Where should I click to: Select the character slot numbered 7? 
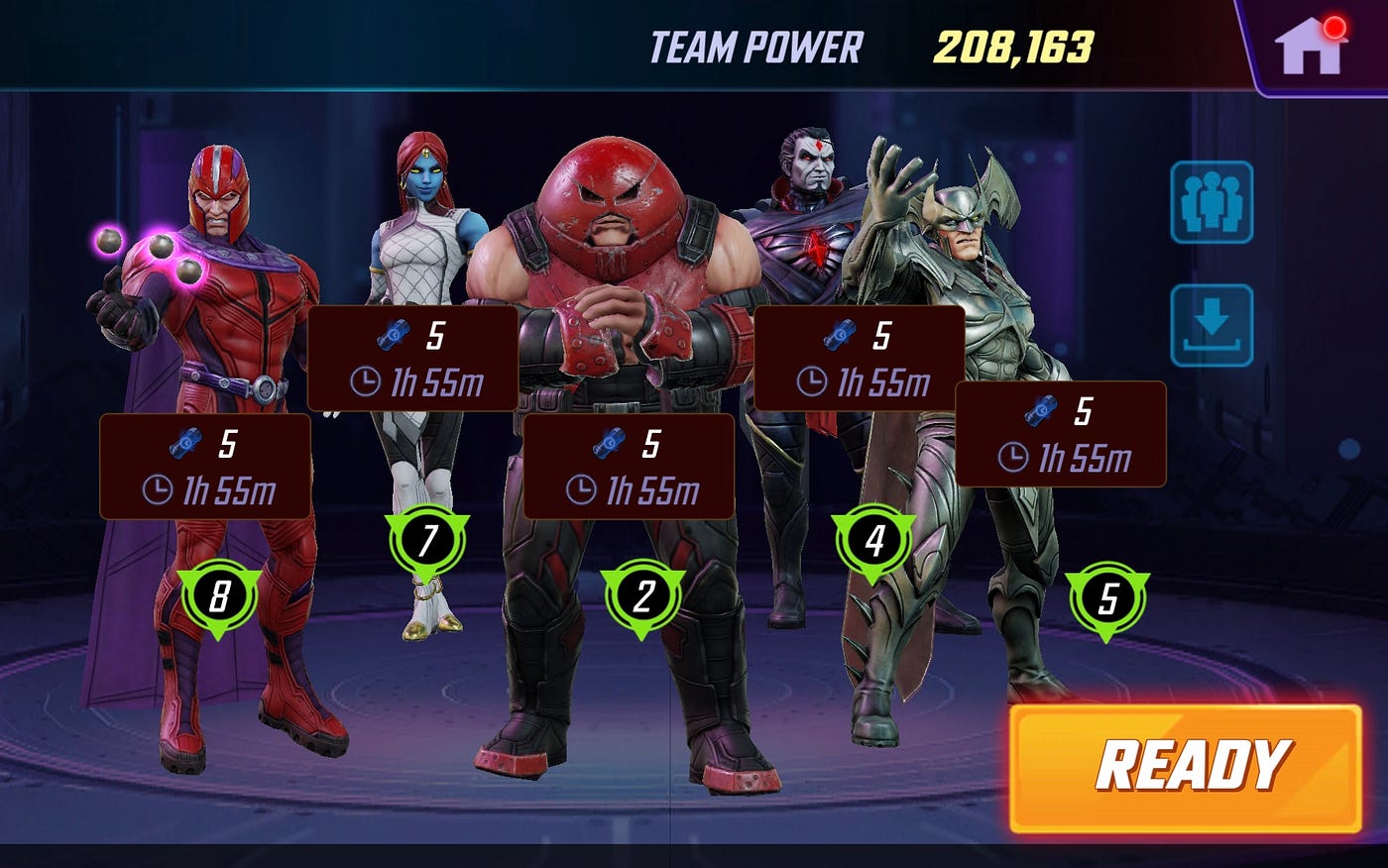click(x=427, y=541)
